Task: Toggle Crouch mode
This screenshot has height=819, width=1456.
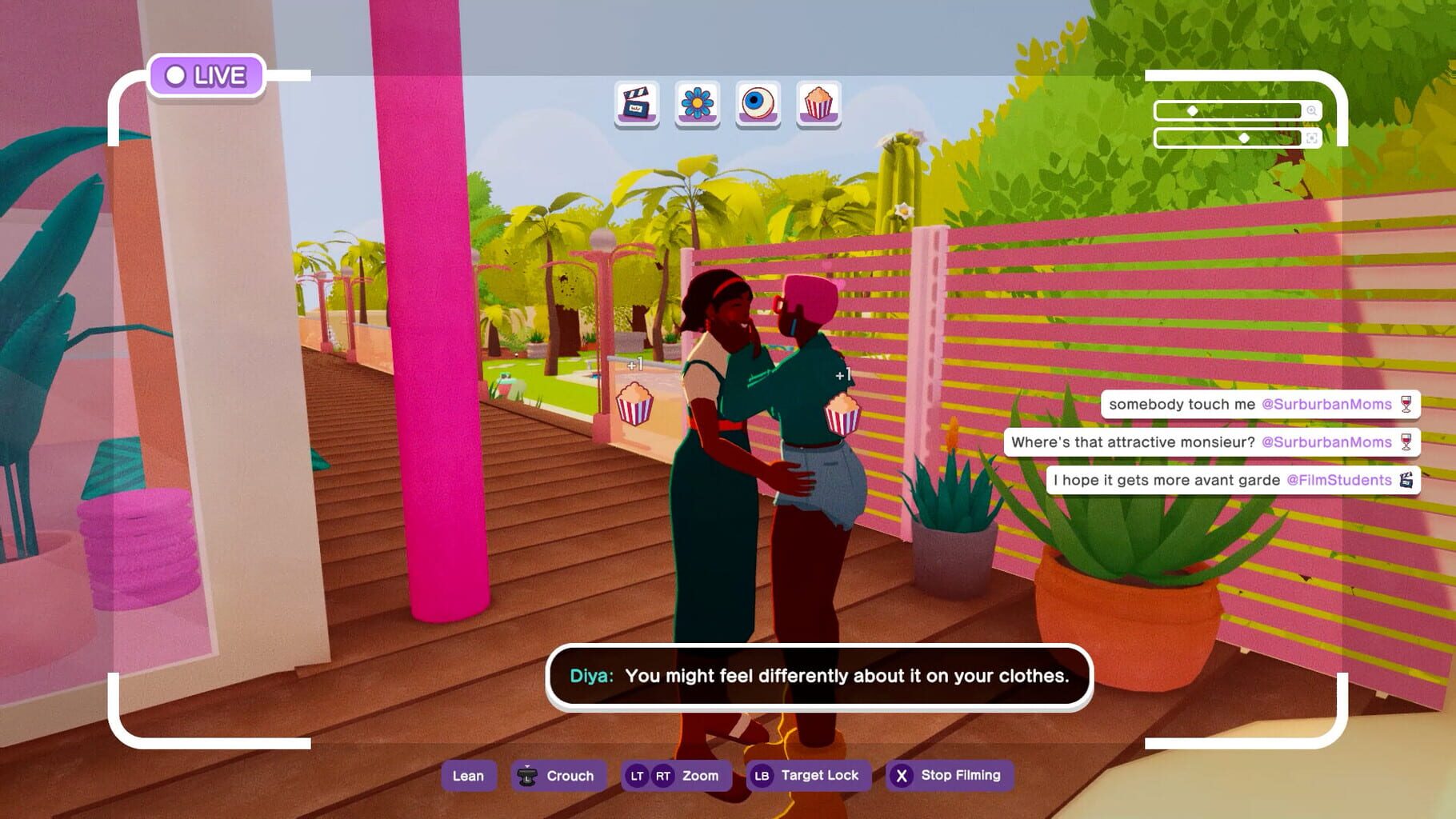Action: (558, 775)
